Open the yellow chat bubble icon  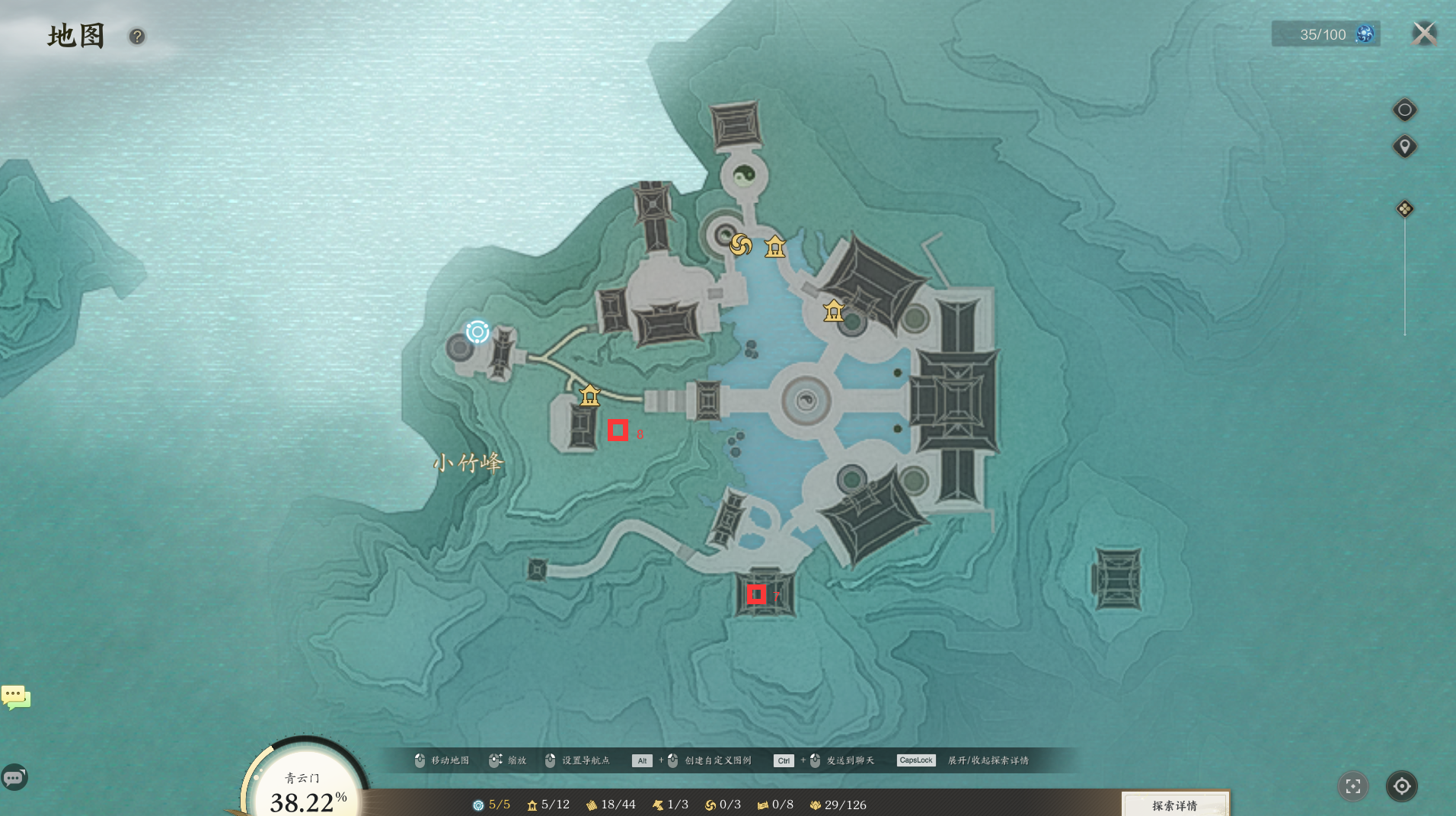pos(16,696)
